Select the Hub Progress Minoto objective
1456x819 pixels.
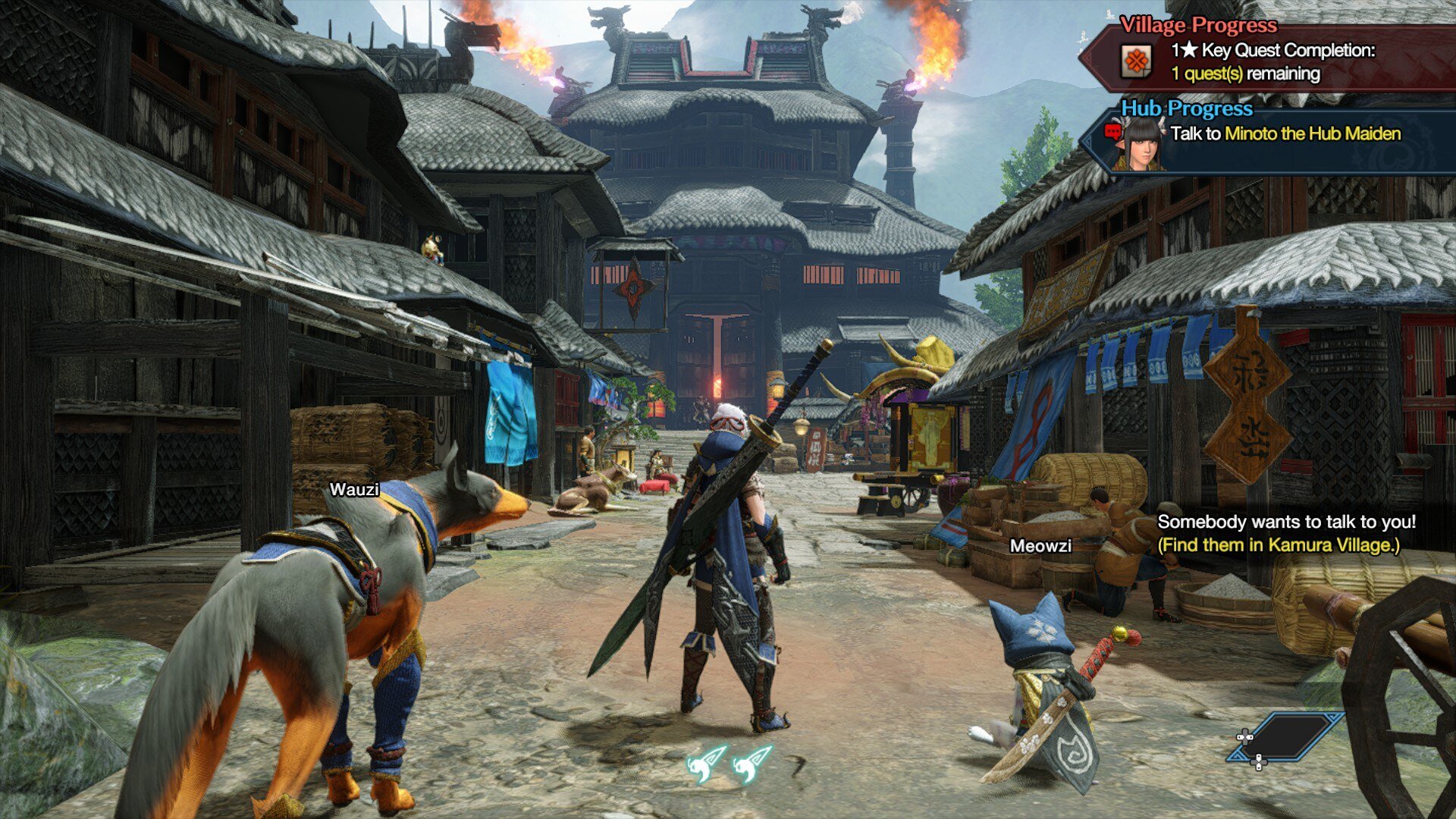1285,134
